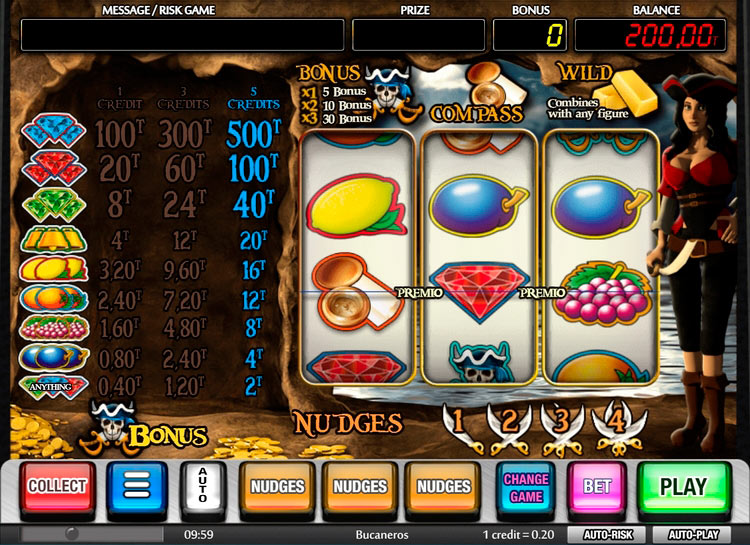Open the blue three-line menu

pos(136,488)
